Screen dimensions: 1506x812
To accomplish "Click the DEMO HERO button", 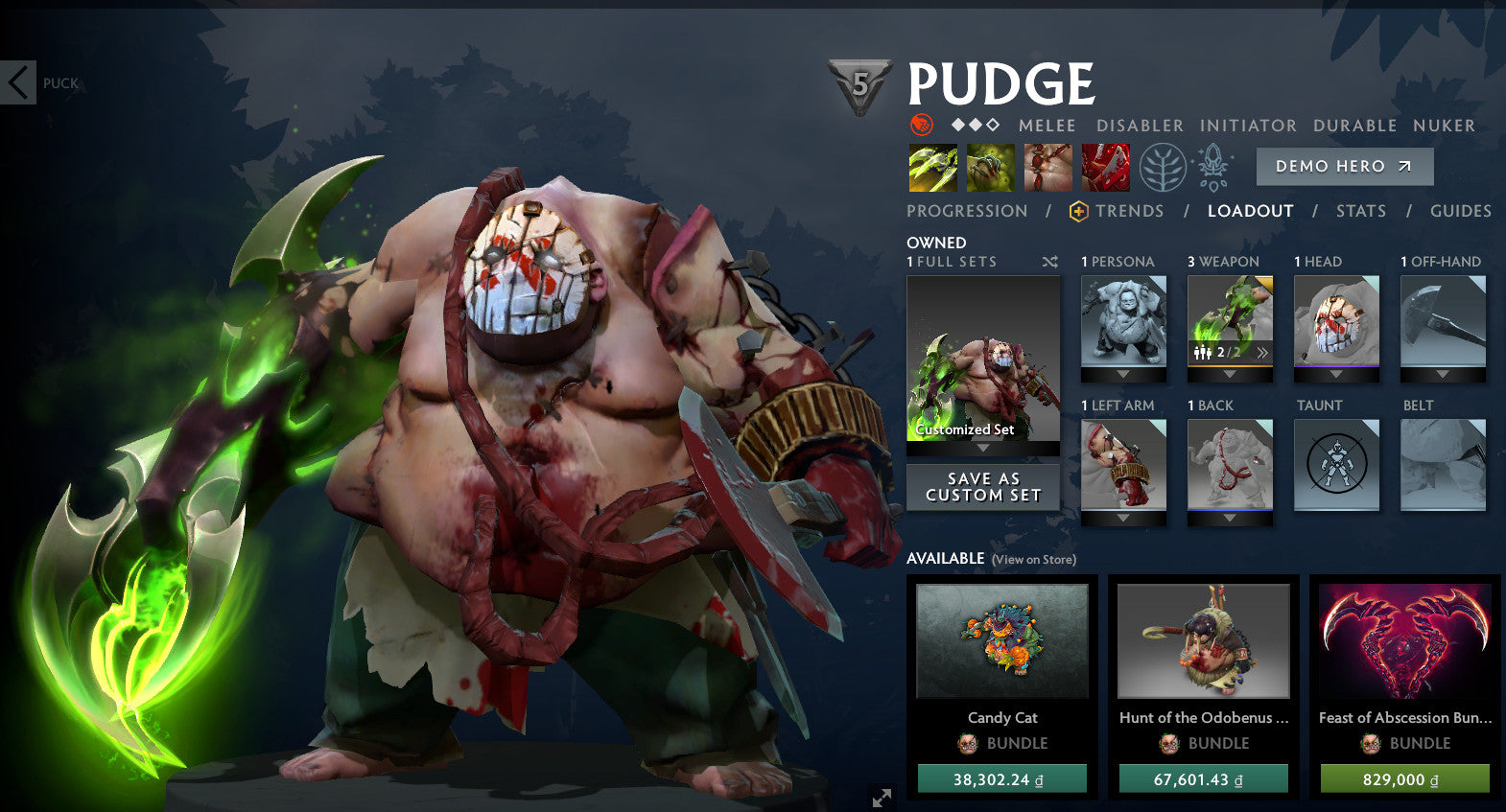I will coord(1344,166).
